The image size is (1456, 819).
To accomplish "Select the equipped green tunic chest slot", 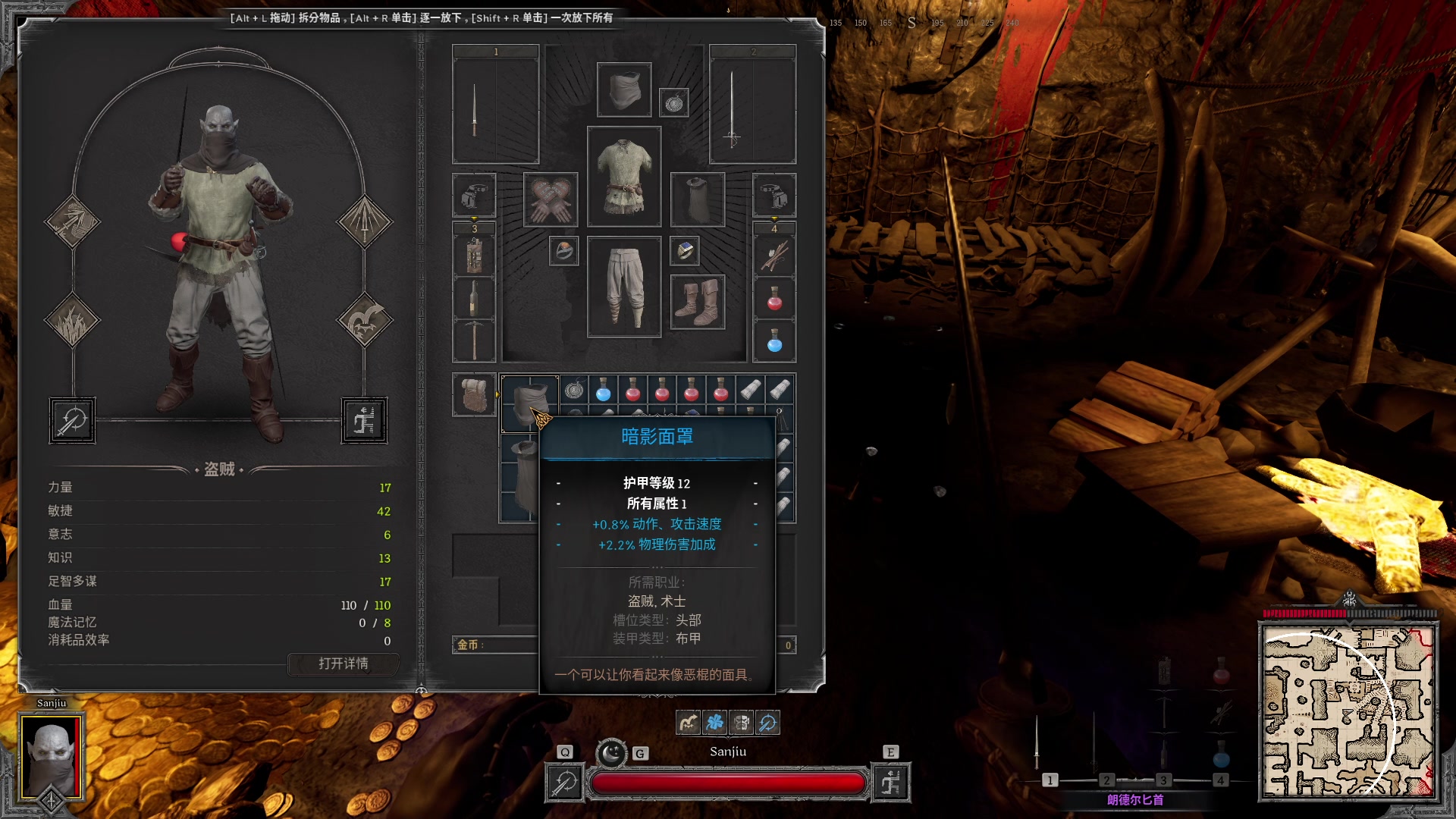I will 624,177.
